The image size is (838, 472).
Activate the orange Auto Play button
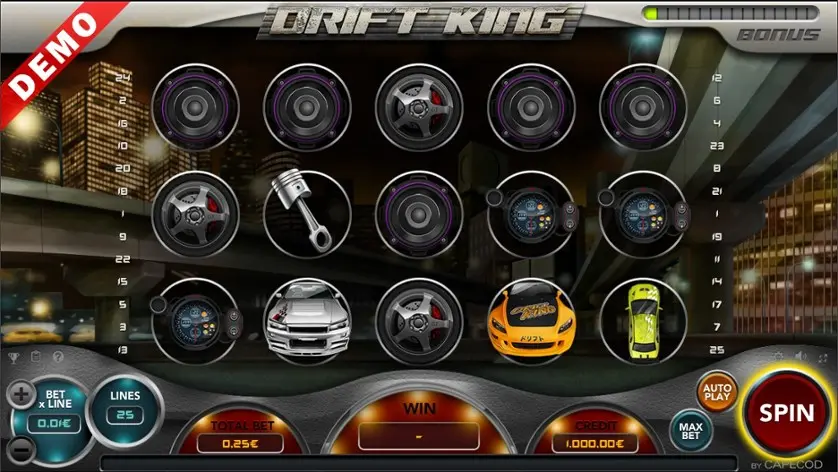(716, 390)
